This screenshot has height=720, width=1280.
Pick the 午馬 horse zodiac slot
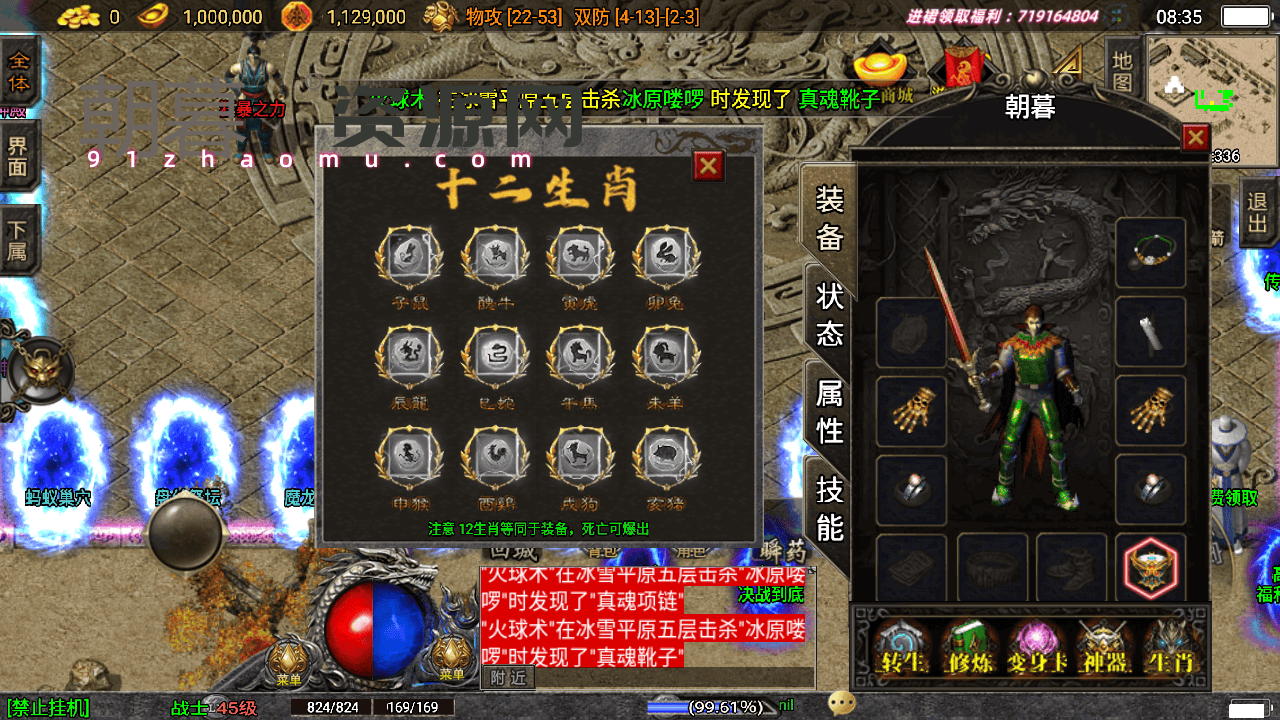[x=581, y=358]
